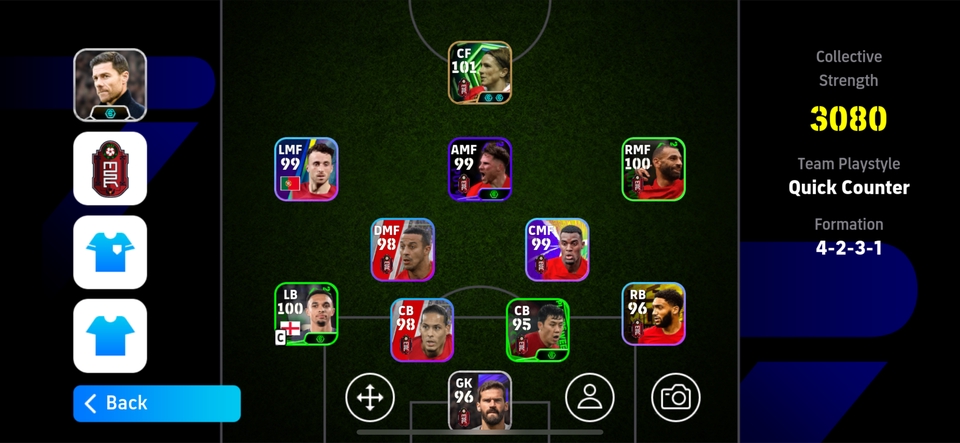Tap the camera screenshot icon

coord(676,398)
